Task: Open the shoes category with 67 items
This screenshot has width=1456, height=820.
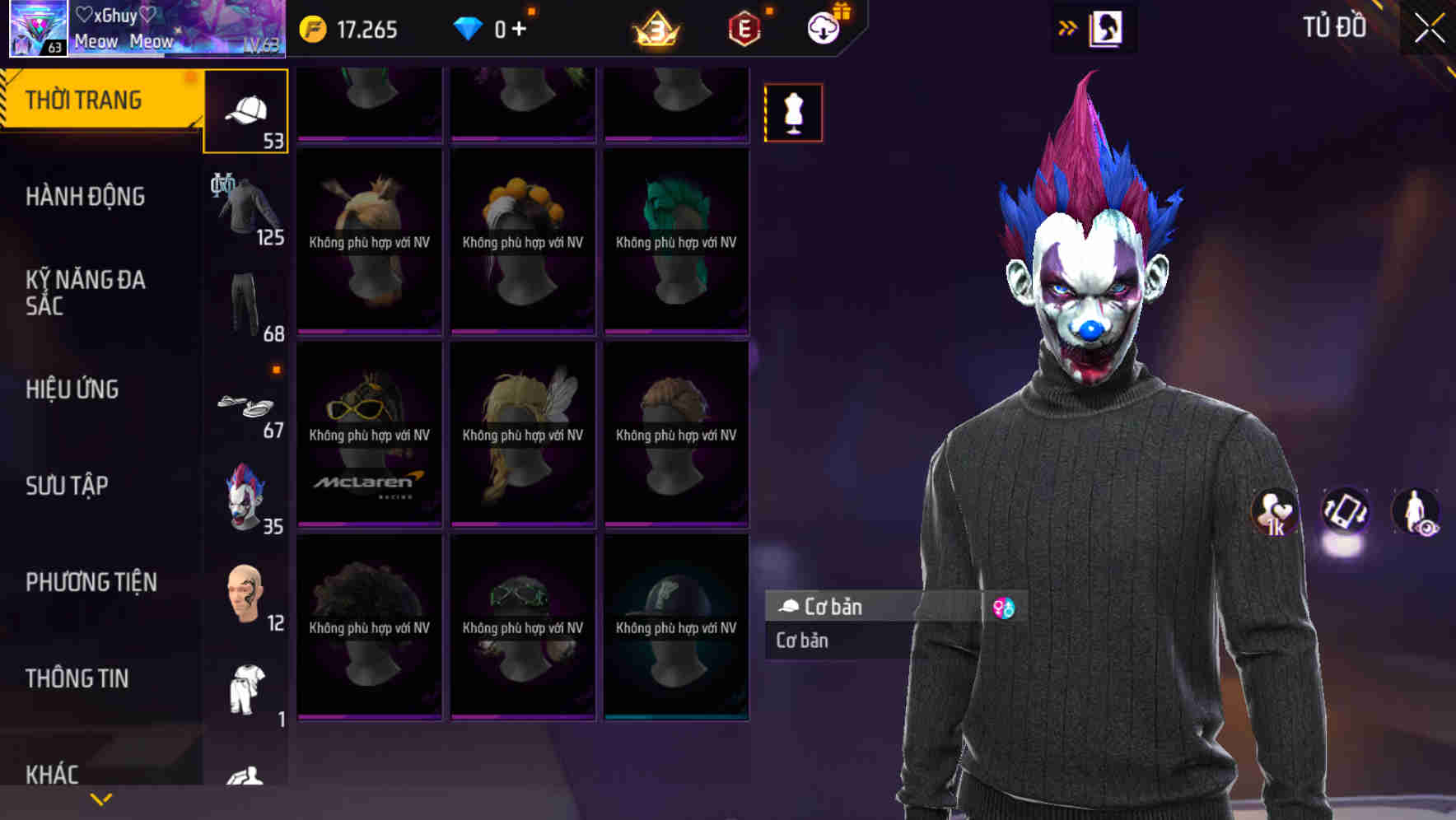Action: coord(245,405)
